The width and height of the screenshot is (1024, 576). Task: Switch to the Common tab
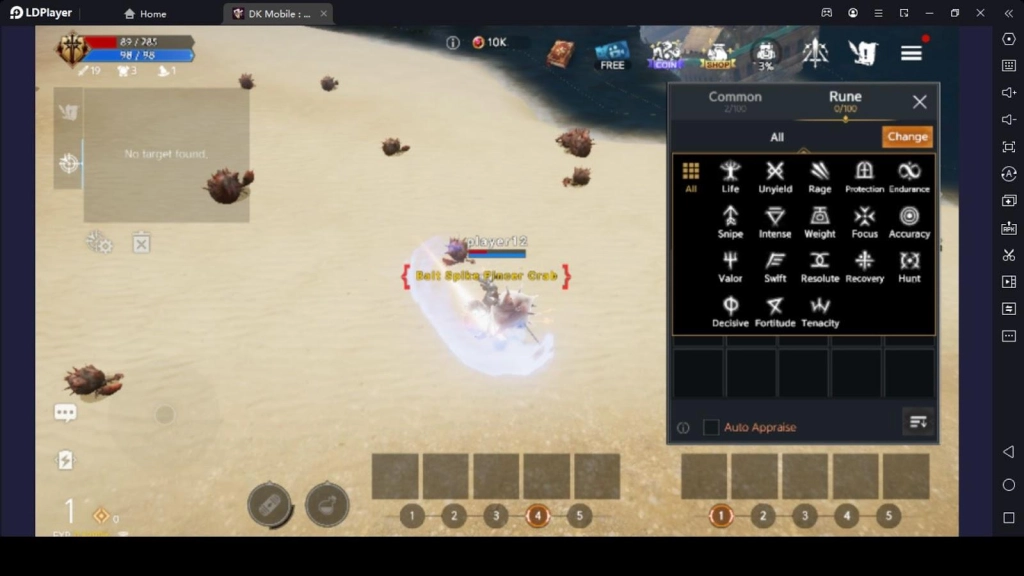(735, 100)
